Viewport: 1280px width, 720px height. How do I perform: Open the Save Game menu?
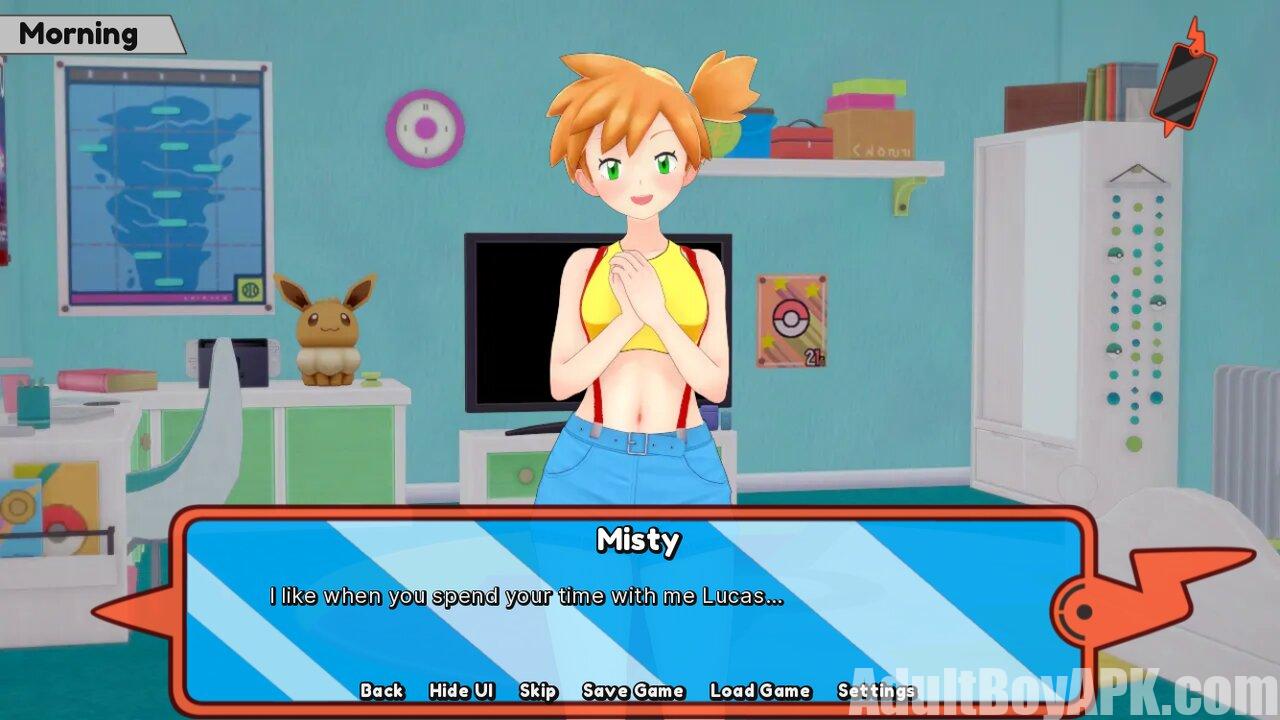[633, 691]
